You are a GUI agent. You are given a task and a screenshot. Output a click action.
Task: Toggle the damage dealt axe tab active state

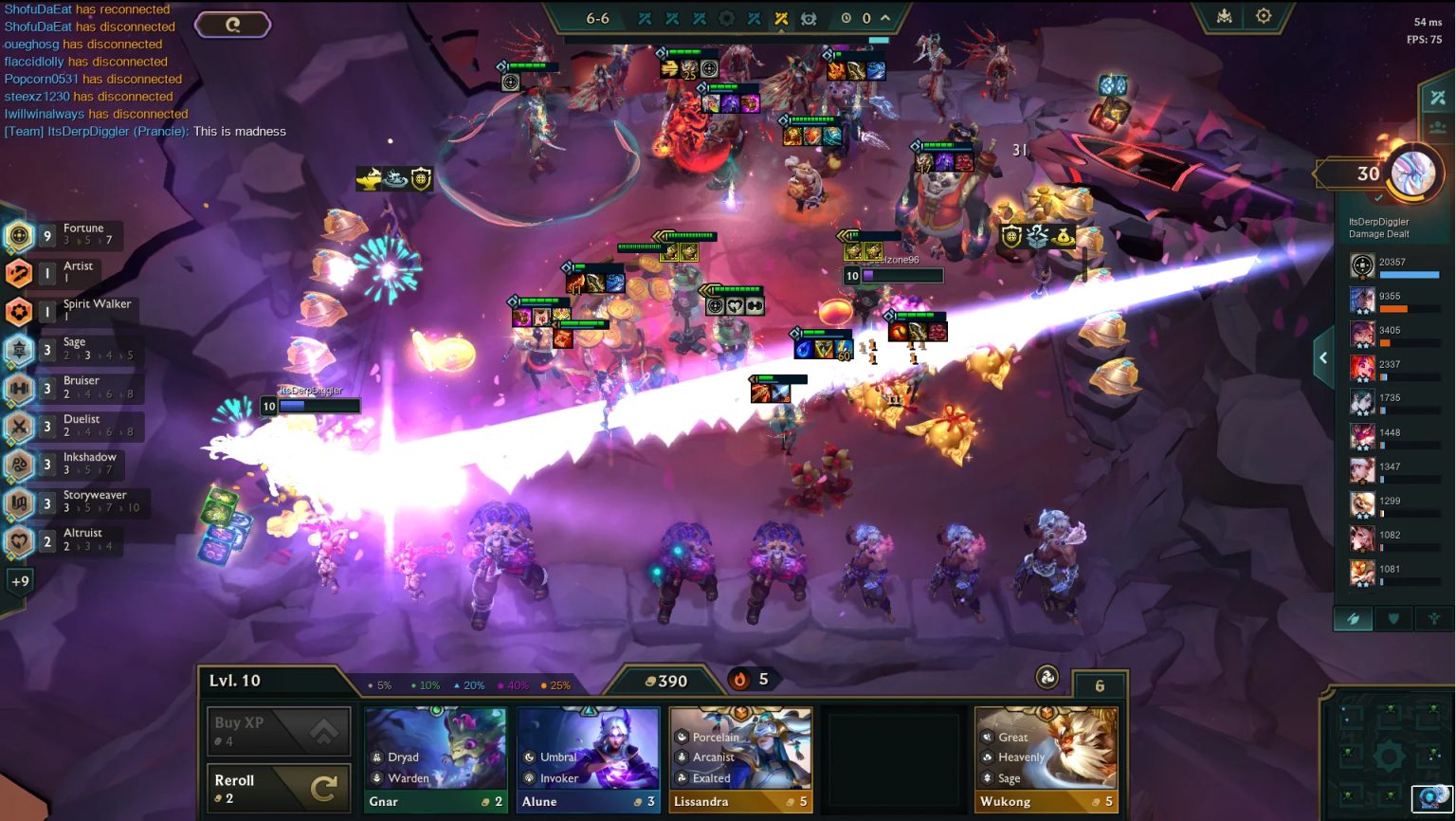point(1353,618)
